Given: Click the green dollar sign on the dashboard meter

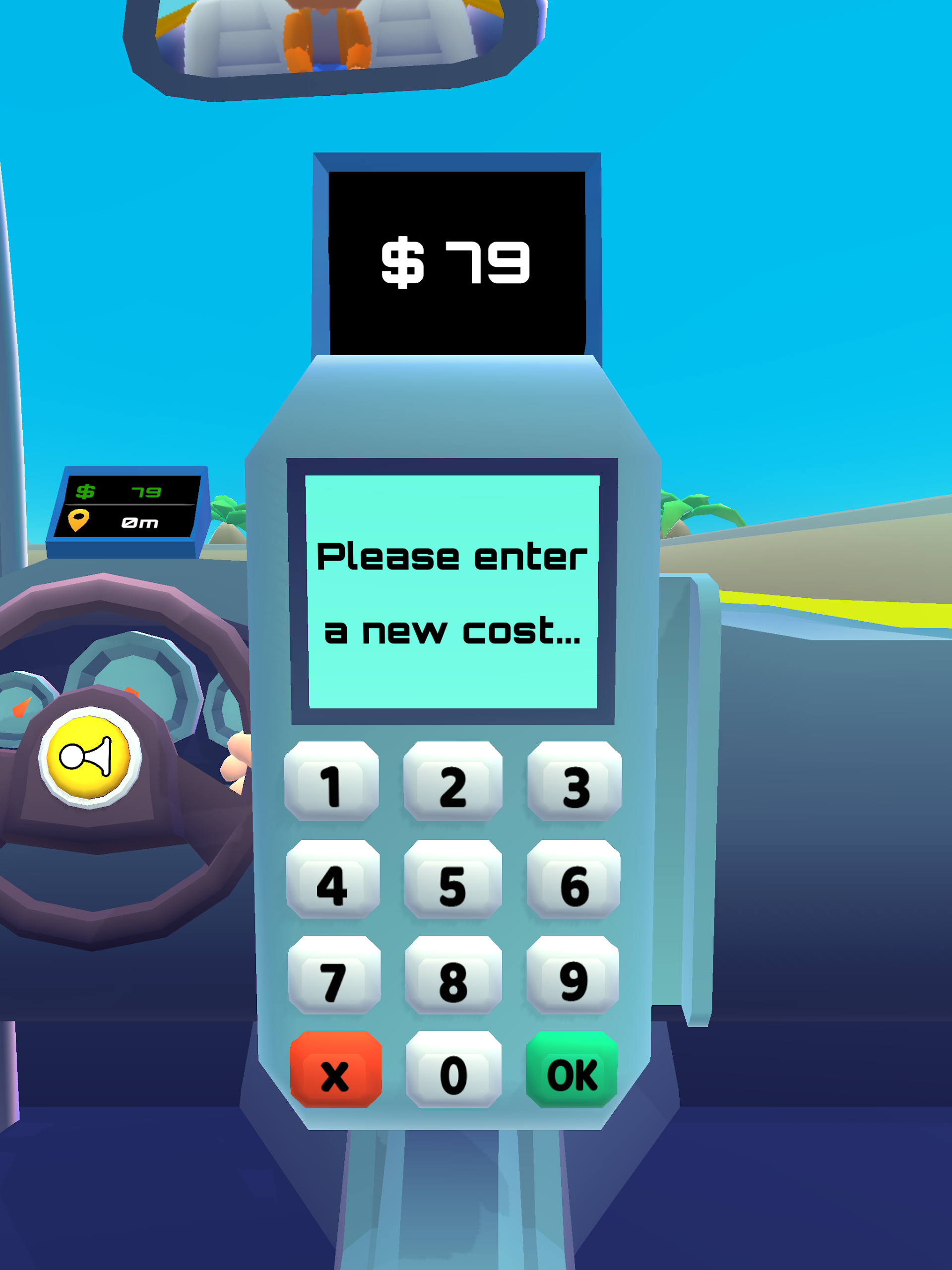Looking at the screenshot, I should point(85,492).
